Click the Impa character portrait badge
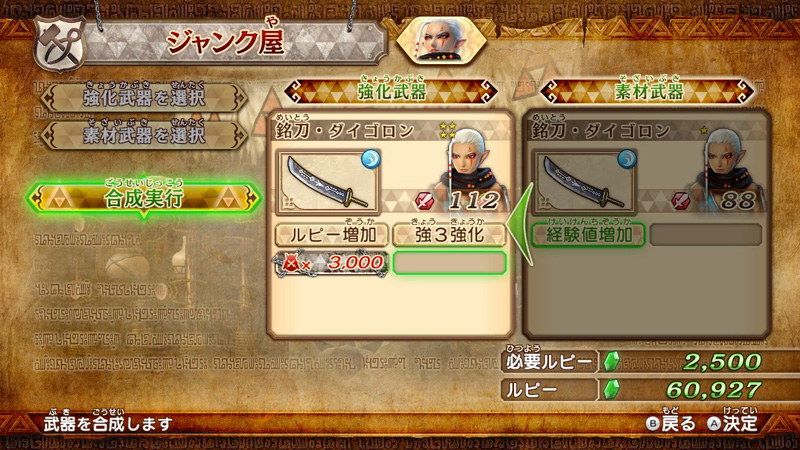 441,42
